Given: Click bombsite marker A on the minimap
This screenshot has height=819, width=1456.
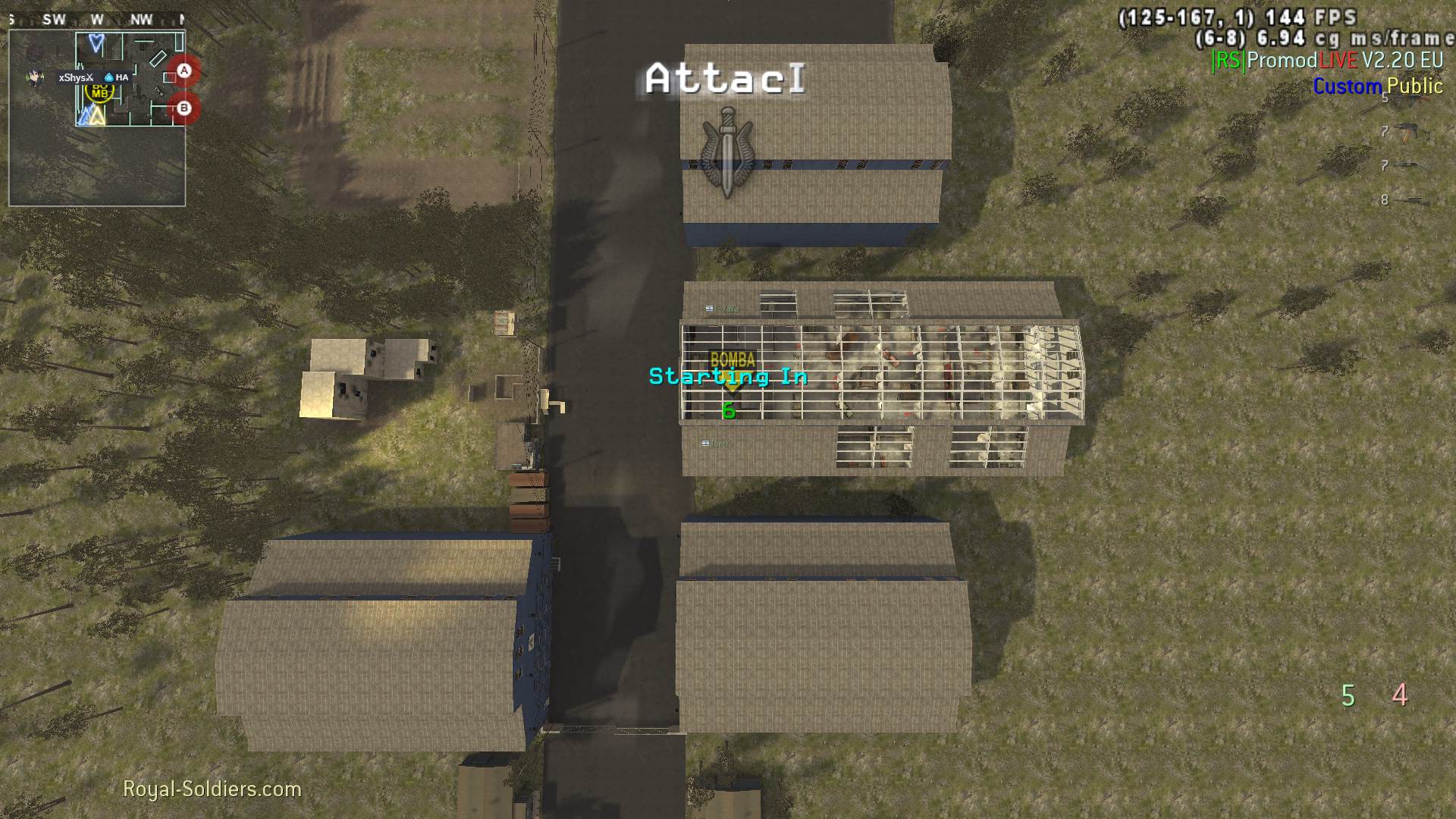Looking at the screenshot, I should [184, 69].
